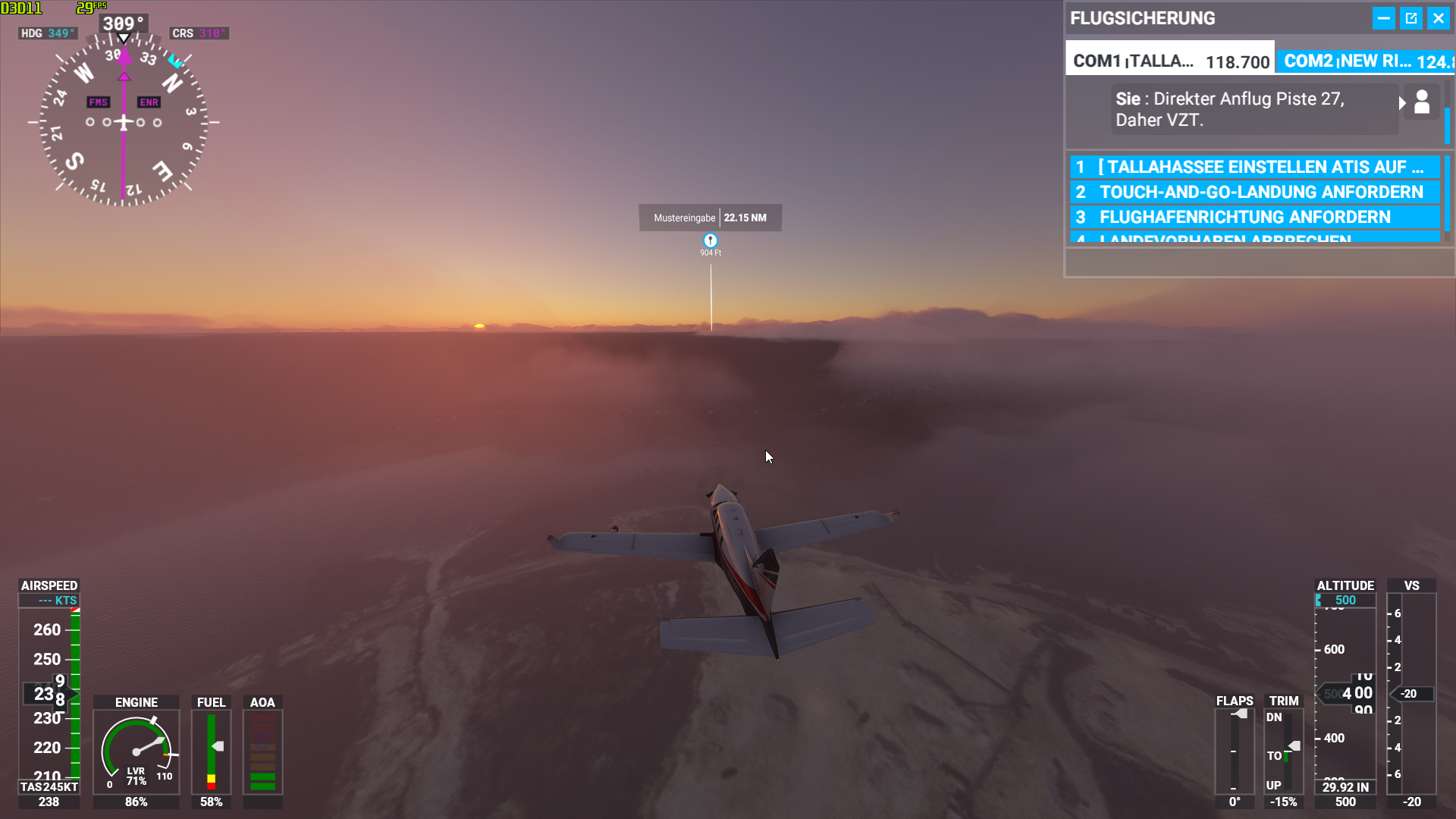Click the FUEL quantity indicator
Image resolution: width=1456 pixels, height=819 pixels.
coord(210,751)
